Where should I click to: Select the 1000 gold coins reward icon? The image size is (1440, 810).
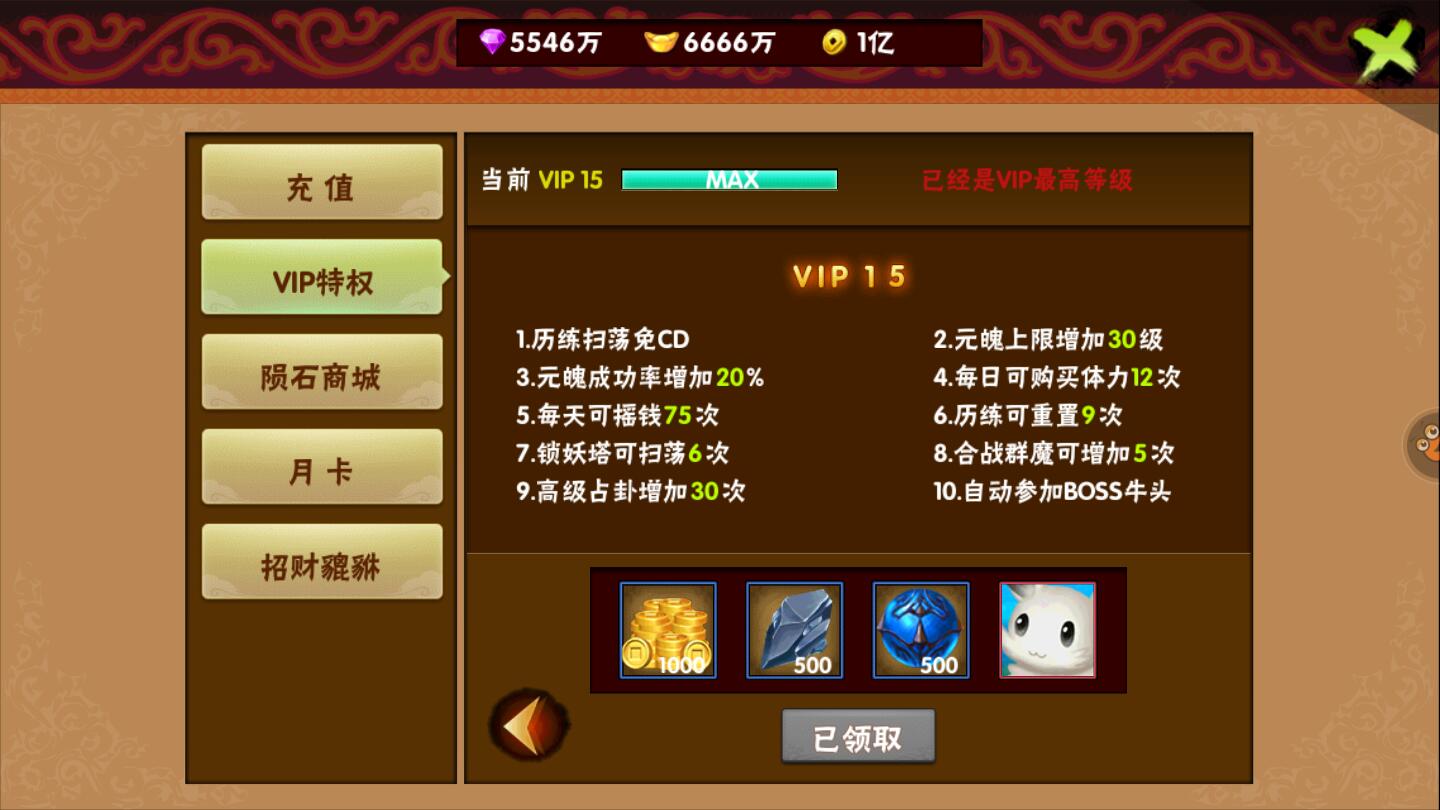(x=666, y=629)
